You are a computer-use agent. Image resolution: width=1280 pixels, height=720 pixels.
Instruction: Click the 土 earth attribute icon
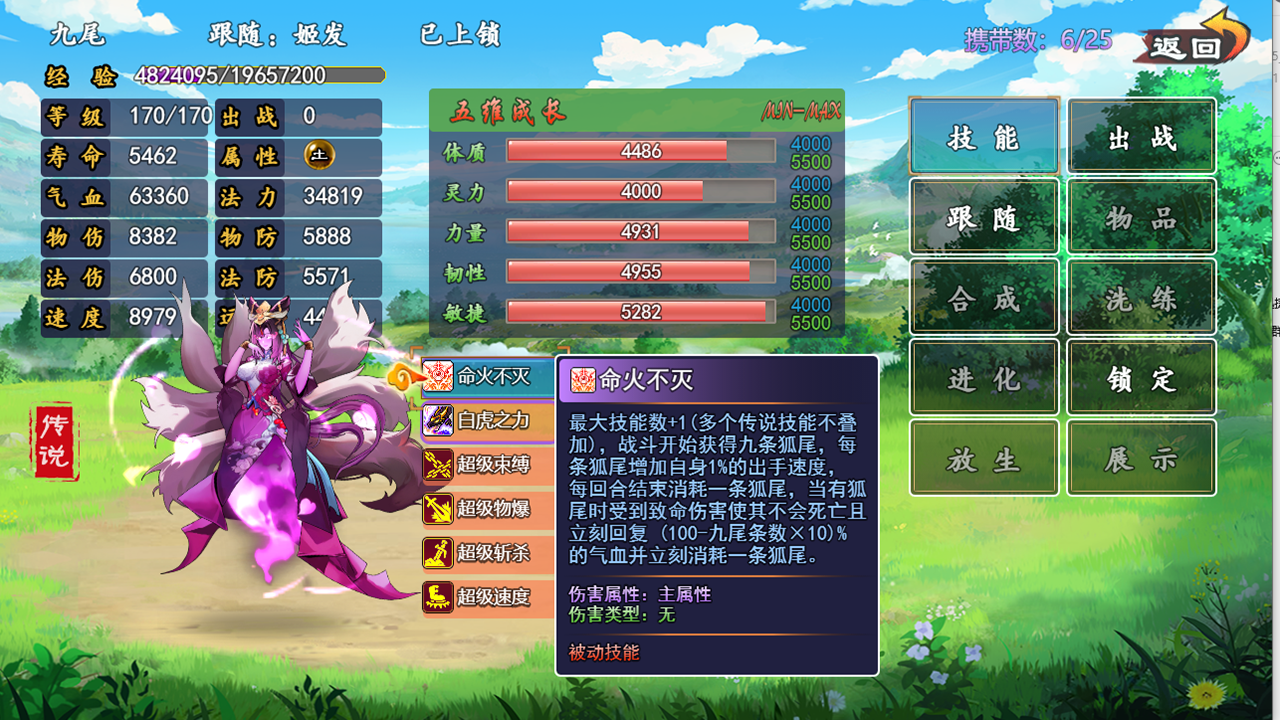(319, 156)
